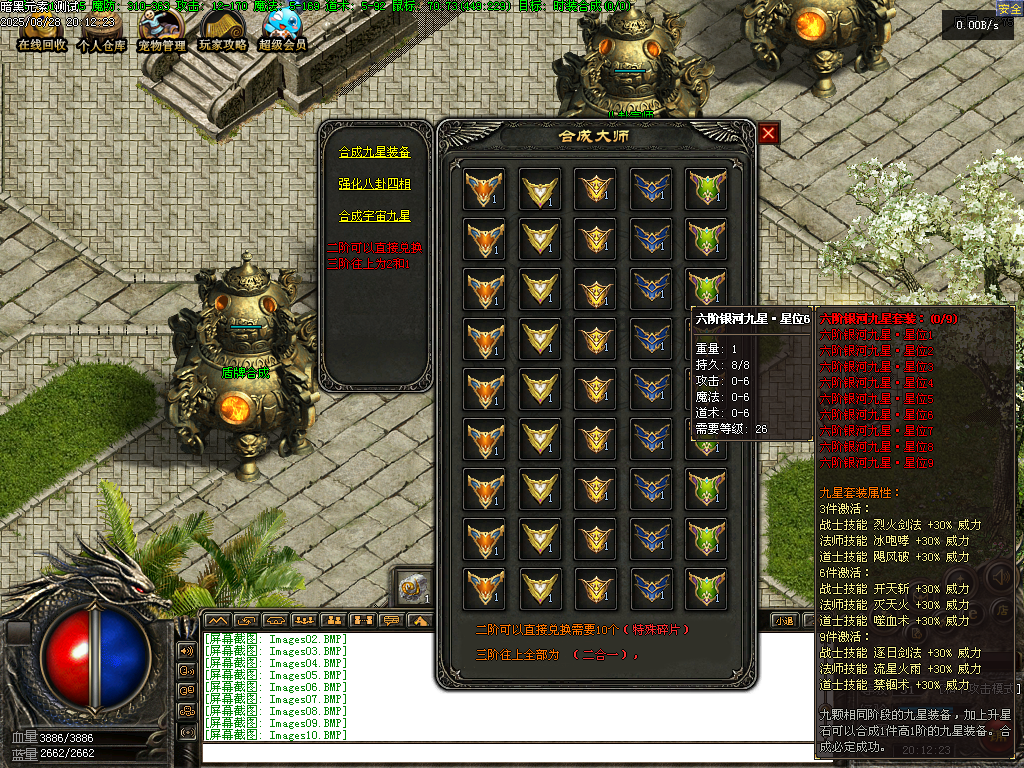Toggle the speaker sound button beside chat
1024x768 pixels.
tap(187, 650)
